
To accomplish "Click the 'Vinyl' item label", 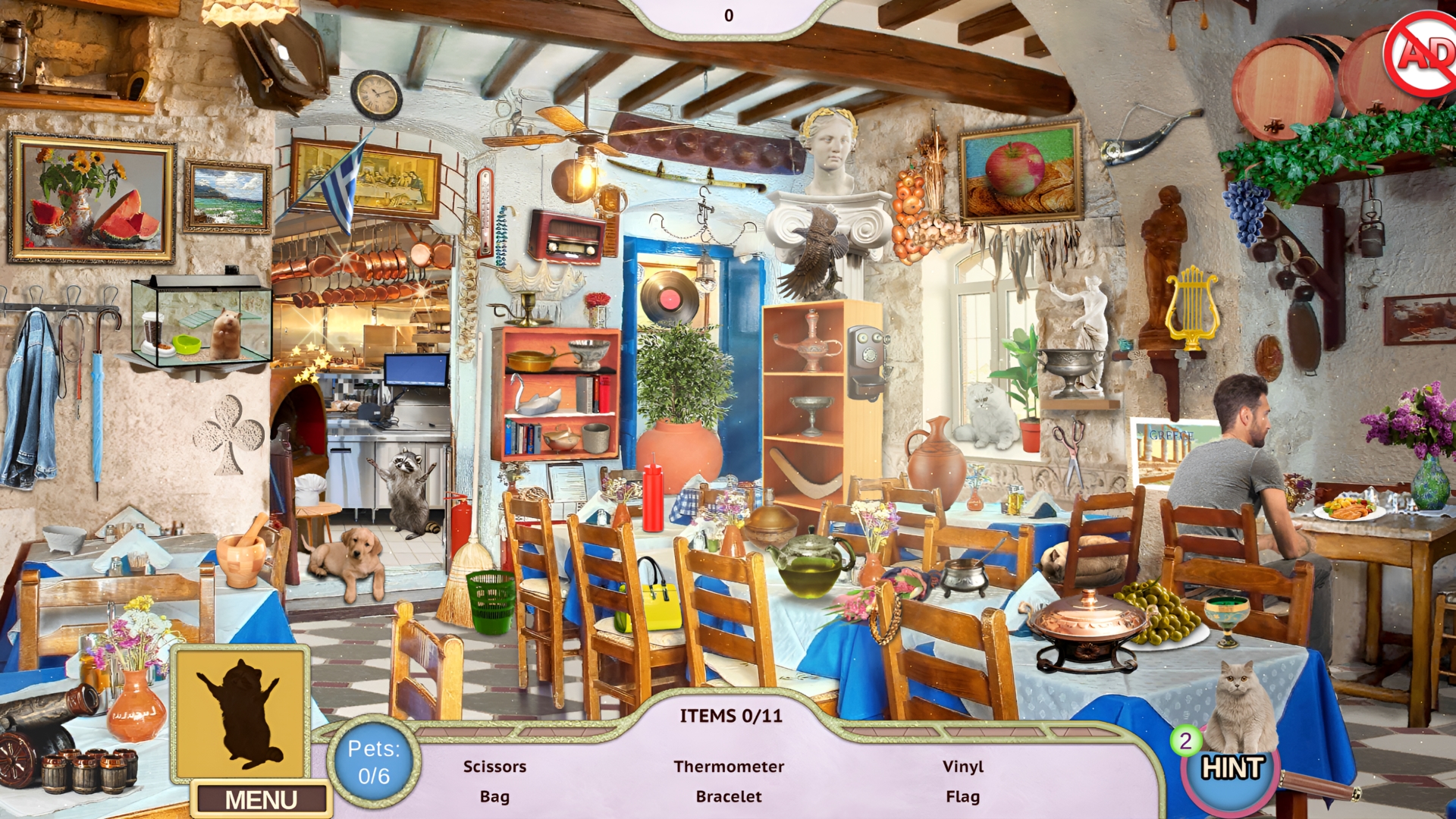I will pyautogui.click(x=964, y=767).
